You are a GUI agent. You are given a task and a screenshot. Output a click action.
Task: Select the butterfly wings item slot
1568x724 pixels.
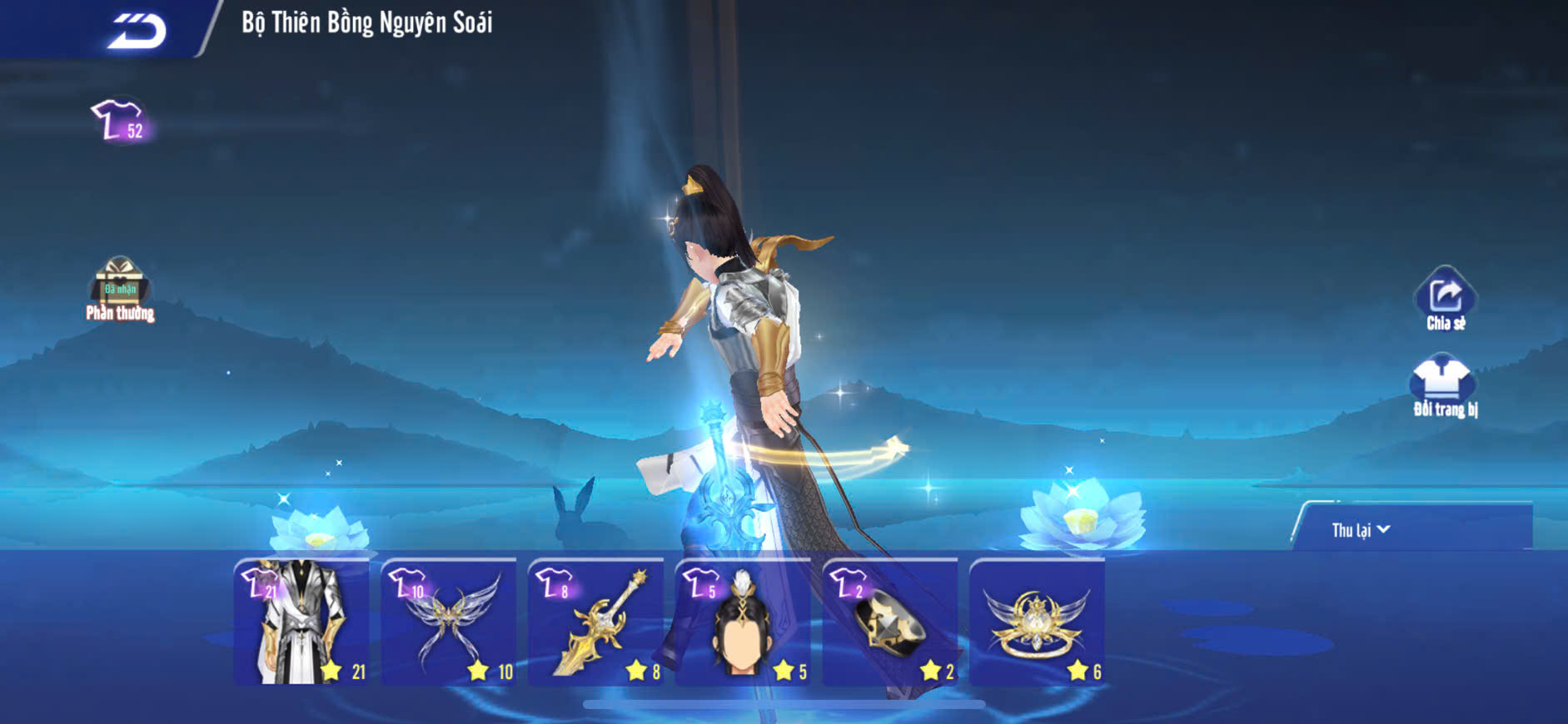(x=449, y=622)
